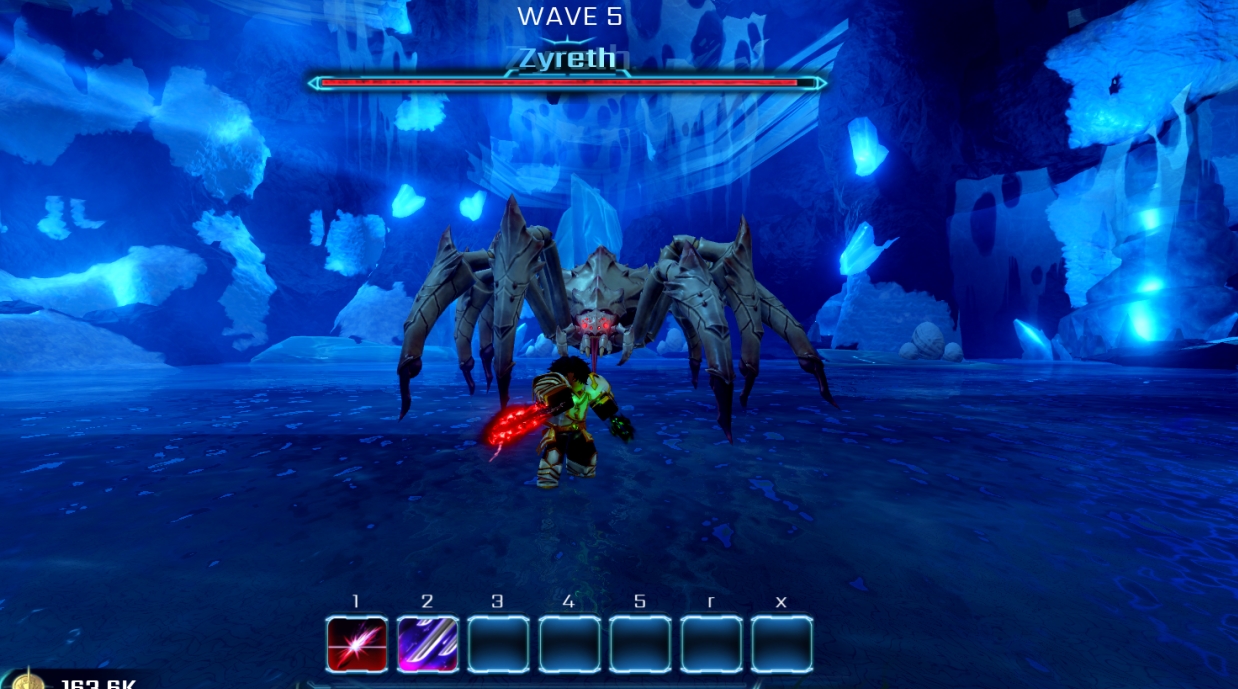Activate the red slash ability in slot 1

[357, 644]
